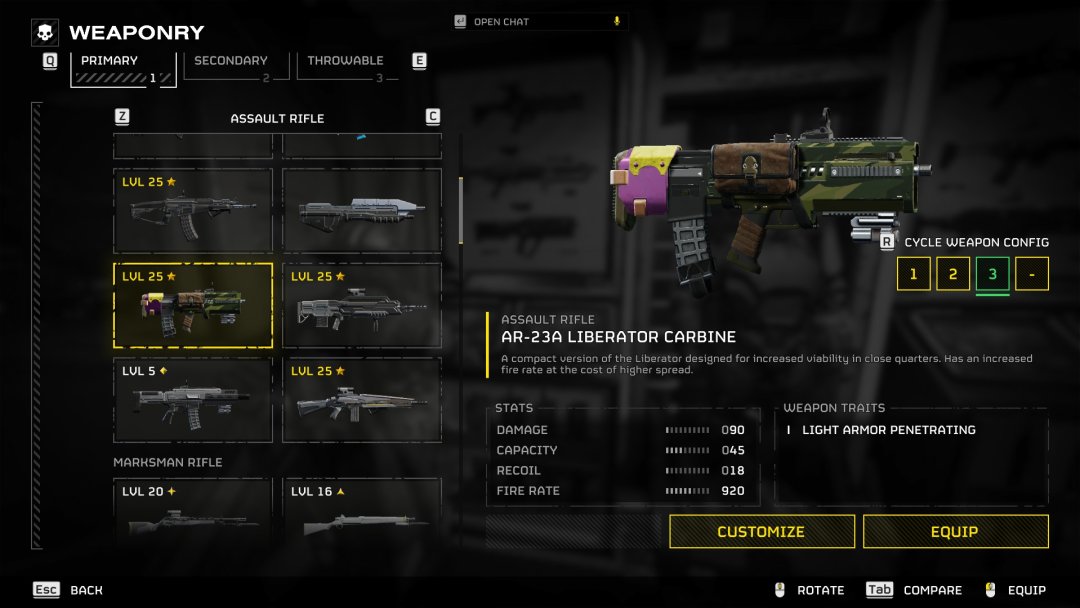Open the chat box

coord(540,21)
